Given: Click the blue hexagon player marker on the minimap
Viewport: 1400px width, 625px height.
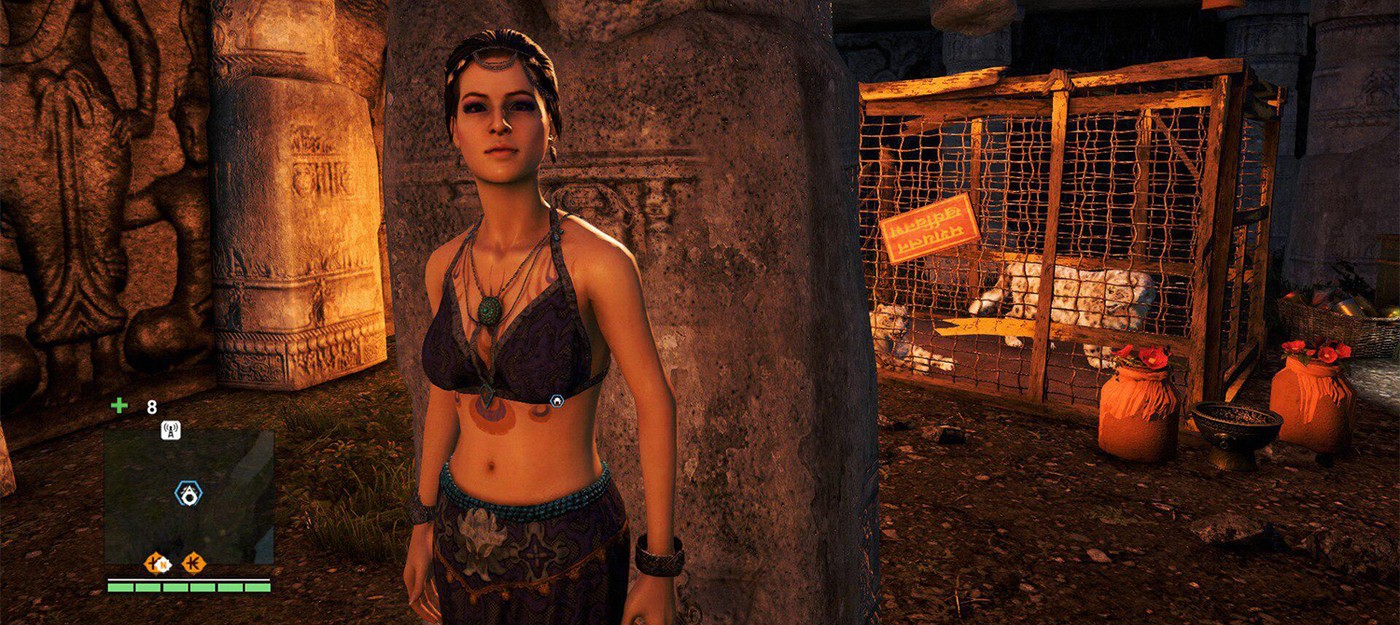Looking at the screenshot, I should (187, 492).
